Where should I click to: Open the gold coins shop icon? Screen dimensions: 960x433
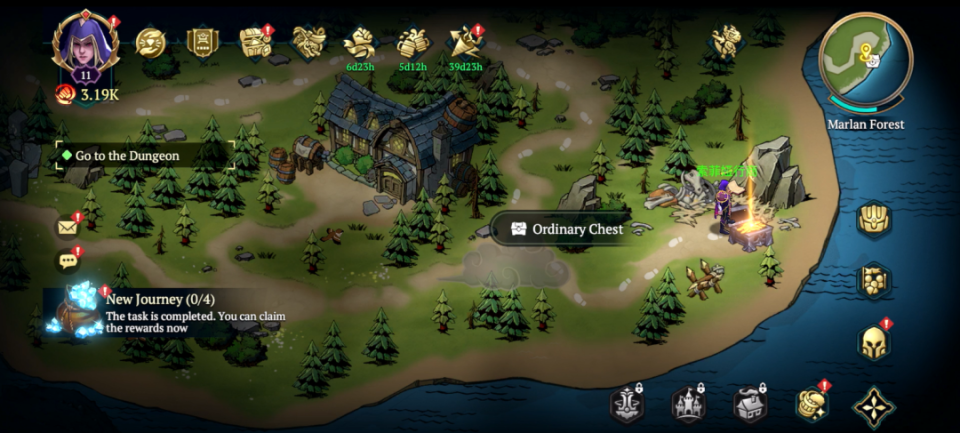coord(811,404)
